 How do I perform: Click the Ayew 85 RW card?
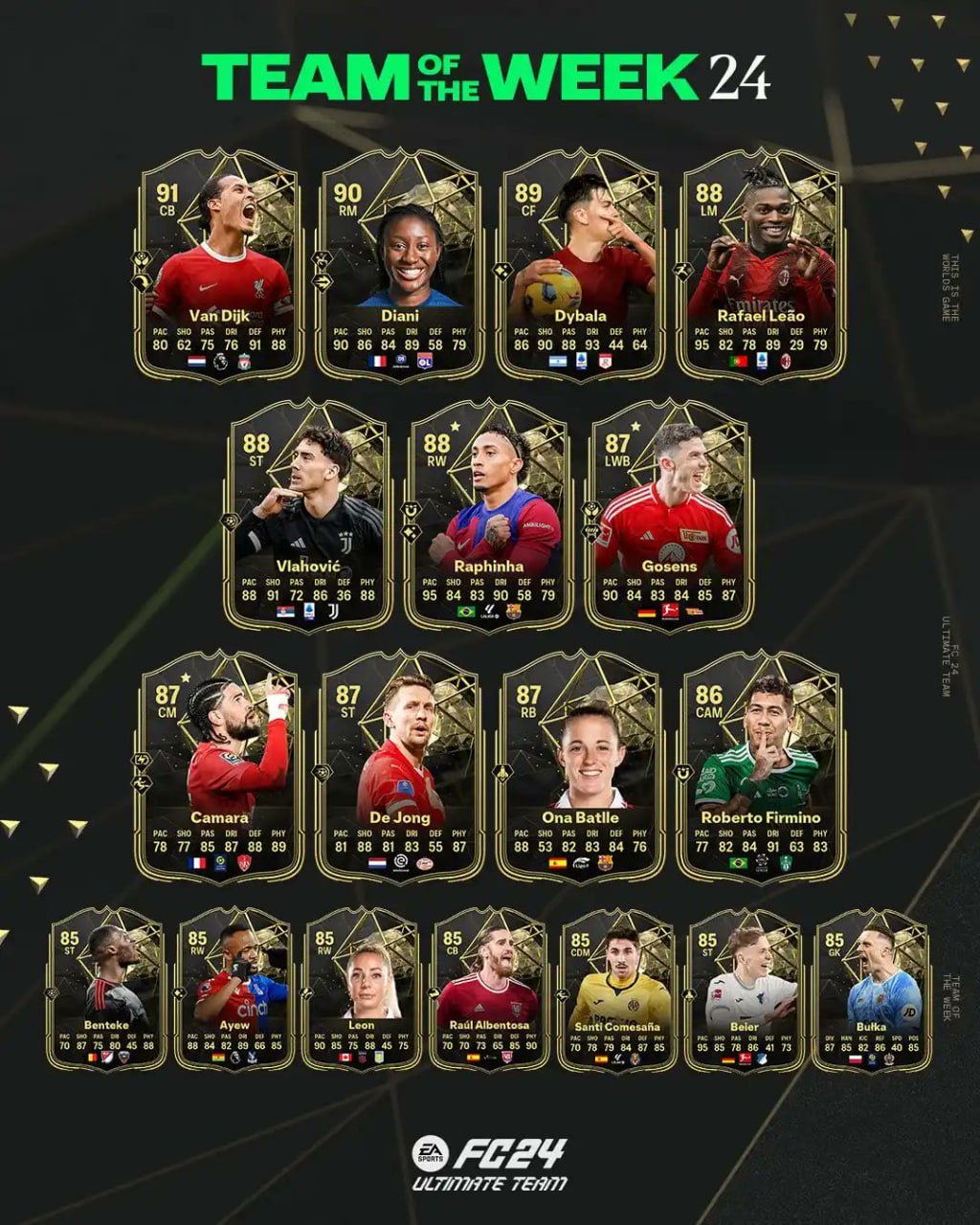click(x=234, y=989)
